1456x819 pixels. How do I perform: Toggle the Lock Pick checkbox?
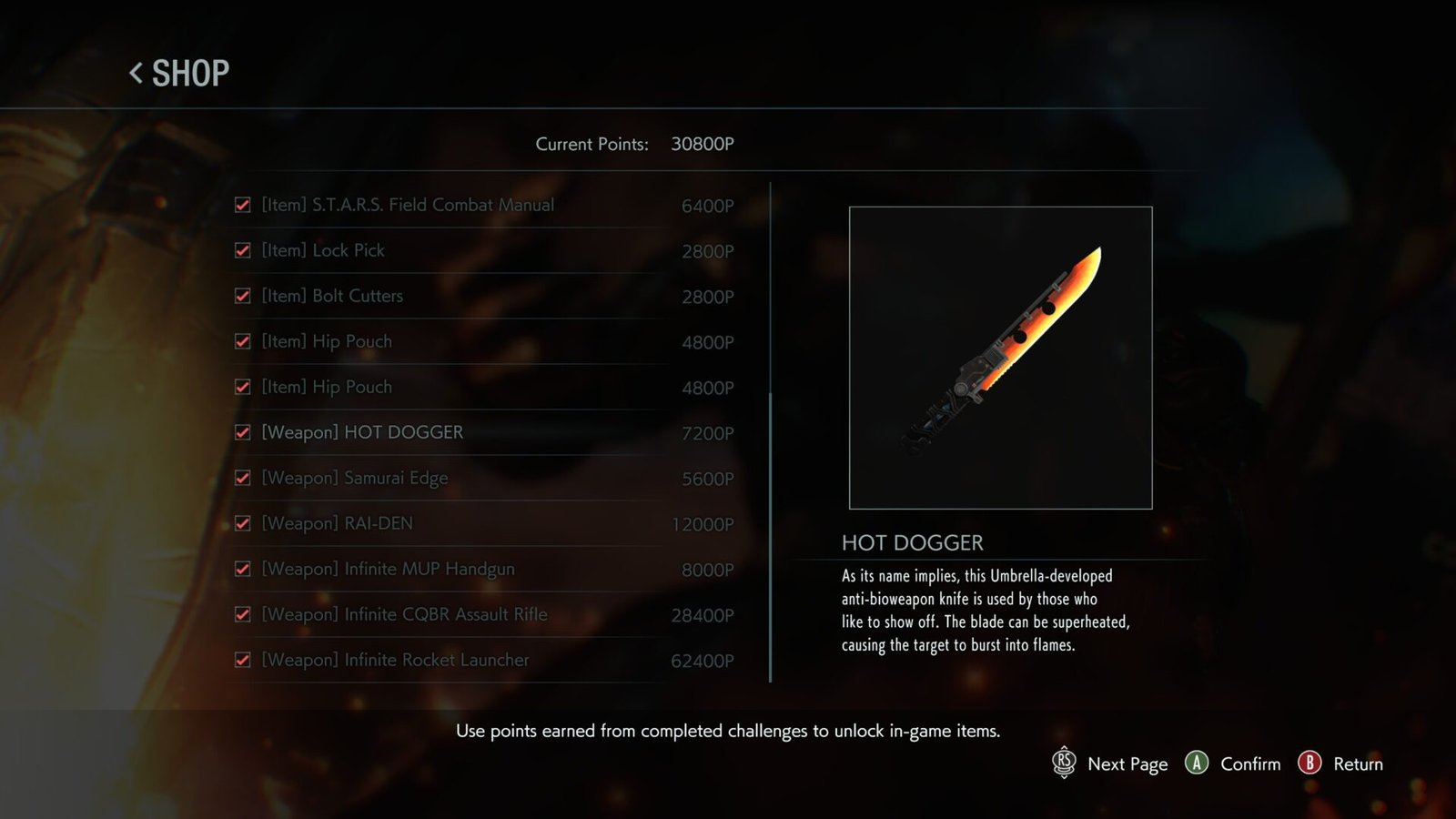tap(242, 250)
